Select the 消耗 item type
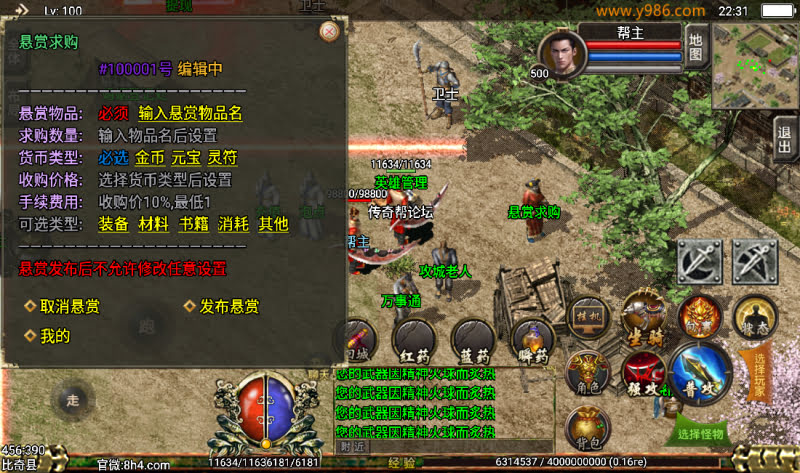800x473 pixels. 233,224
